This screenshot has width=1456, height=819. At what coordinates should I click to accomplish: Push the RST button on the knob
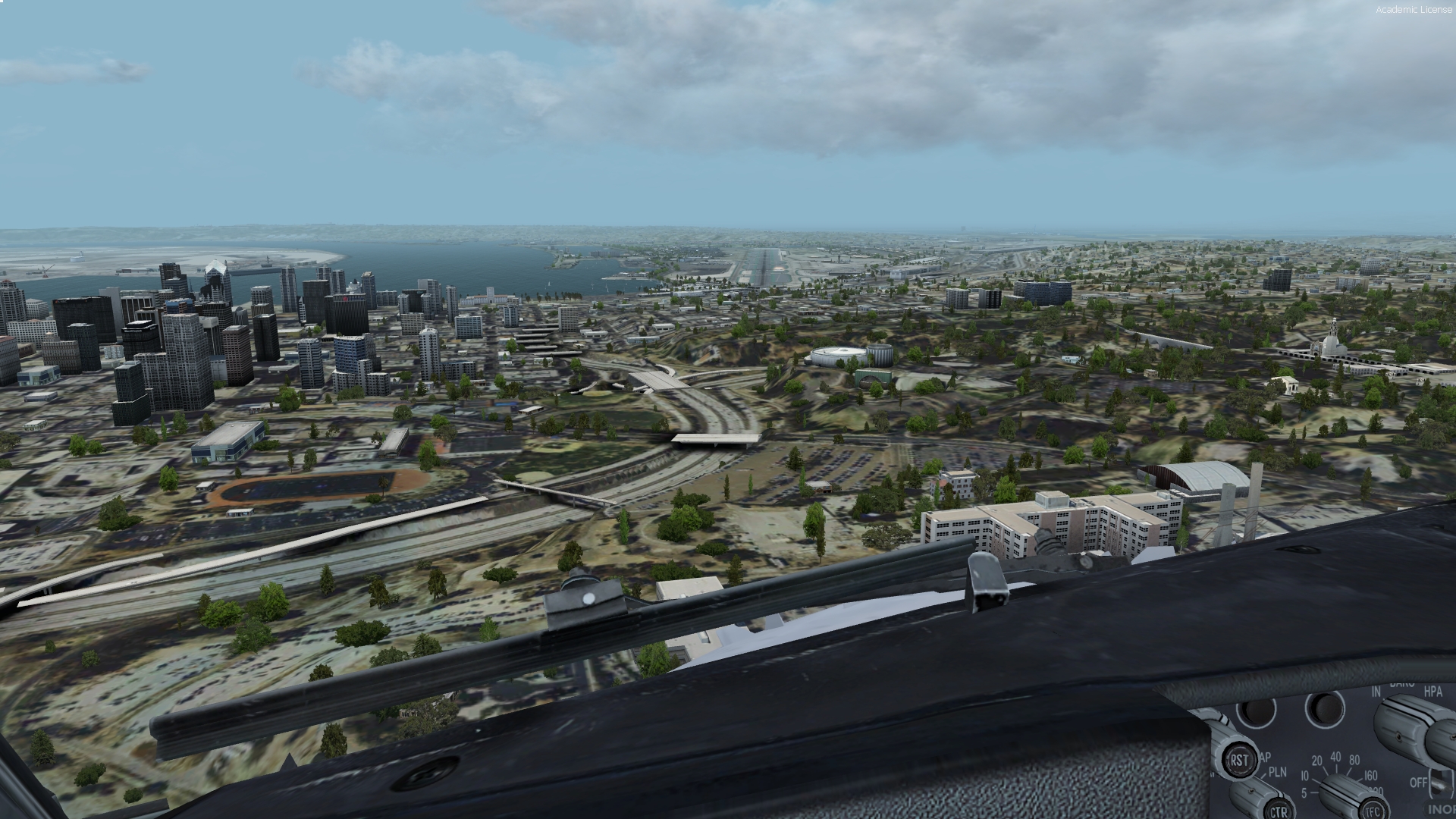click(1239, 759)
